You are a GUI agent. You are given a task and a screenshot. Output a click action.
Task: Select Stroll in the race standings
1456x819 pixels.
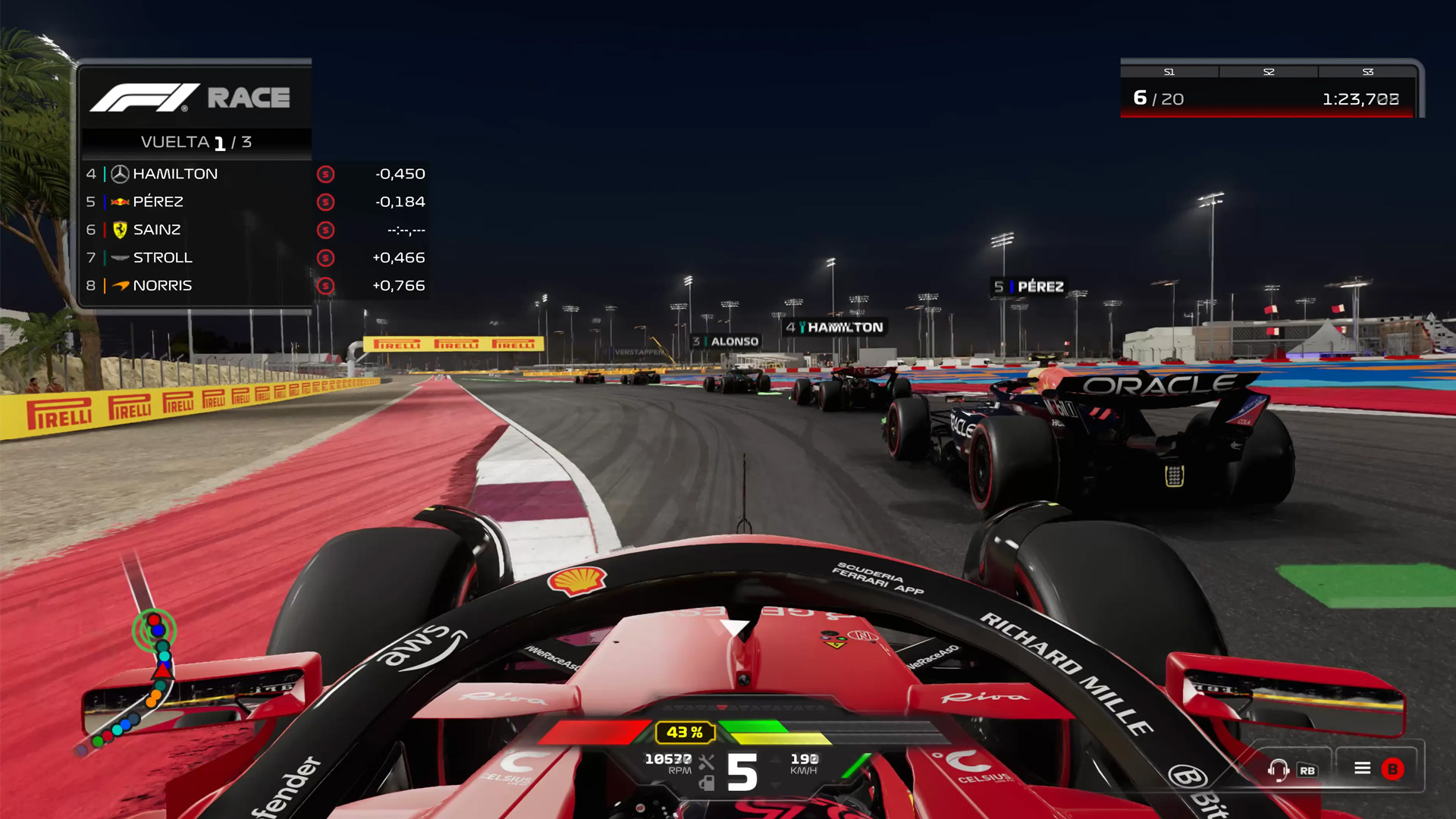coord(254,258)
